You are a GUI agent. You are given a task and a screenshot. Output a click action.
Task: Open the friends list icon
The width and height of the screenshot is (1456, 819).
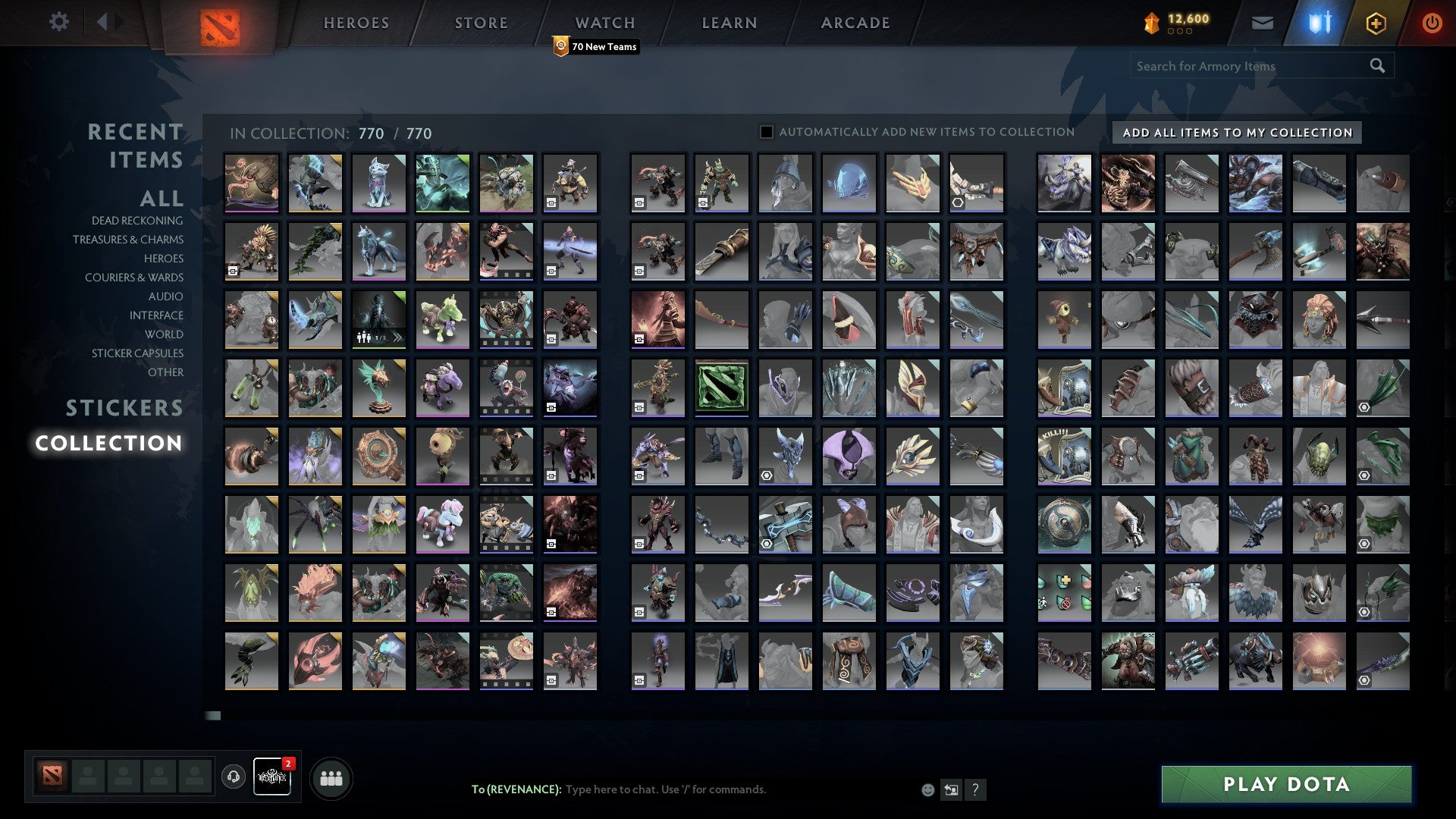331,777
